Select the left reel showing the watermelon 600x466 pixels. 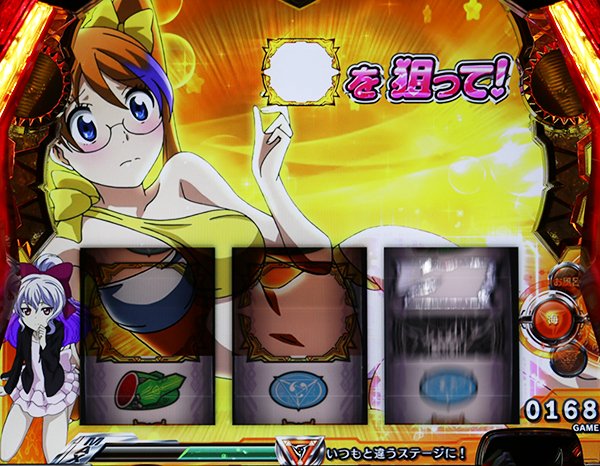click(148, 335)
